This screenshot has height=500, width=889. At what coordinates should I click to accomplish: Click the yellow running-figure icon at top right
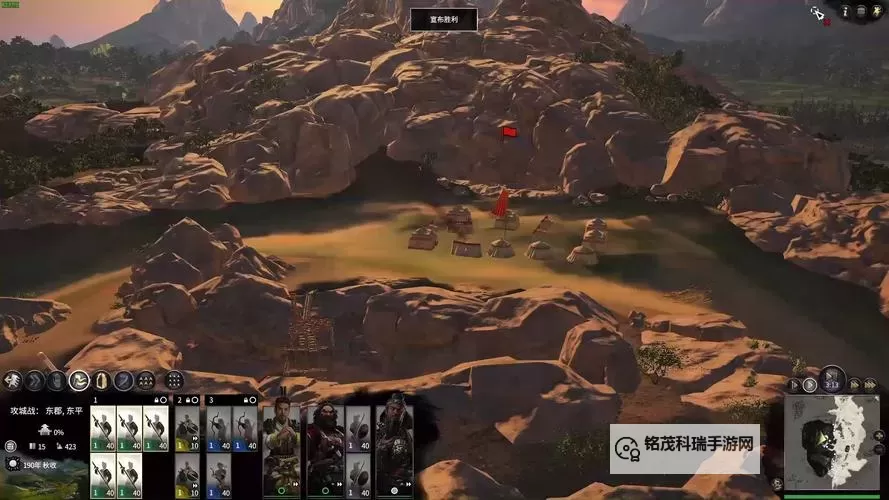tap(876, 10)
